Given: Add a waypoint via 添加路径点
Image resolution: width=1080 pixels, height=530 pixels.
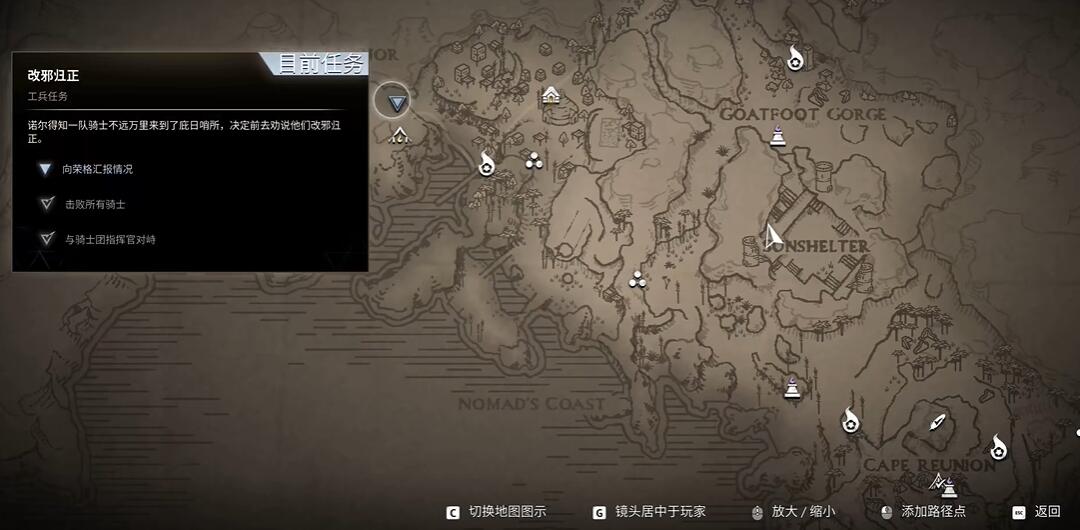Looking at the screenshot, I should 932,511.
